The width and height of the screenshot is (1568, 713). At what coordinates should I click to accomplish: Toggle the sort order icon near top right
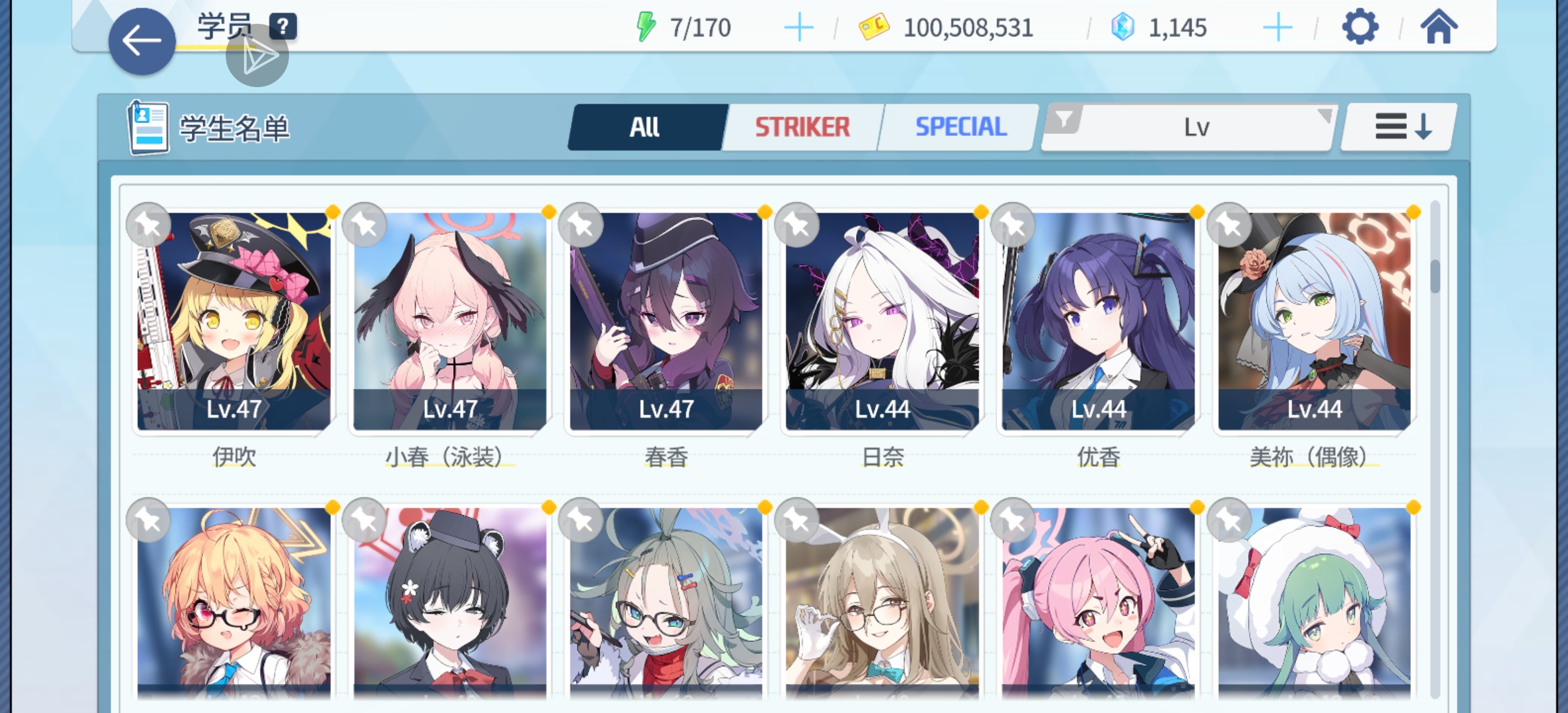point(1403,126)
